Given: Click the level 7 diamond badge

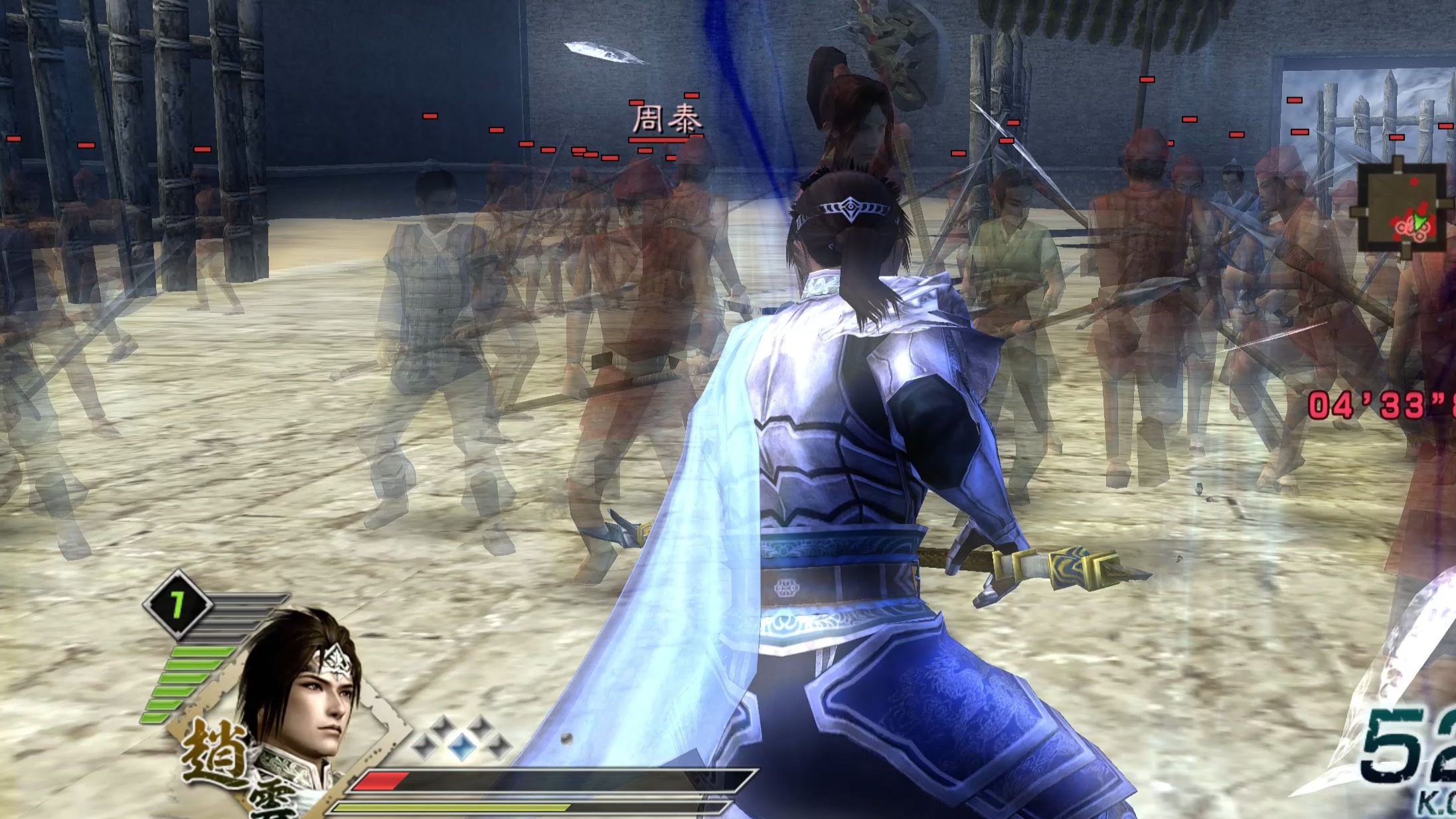Looking at the screenshot, I should tap(177, 605).
